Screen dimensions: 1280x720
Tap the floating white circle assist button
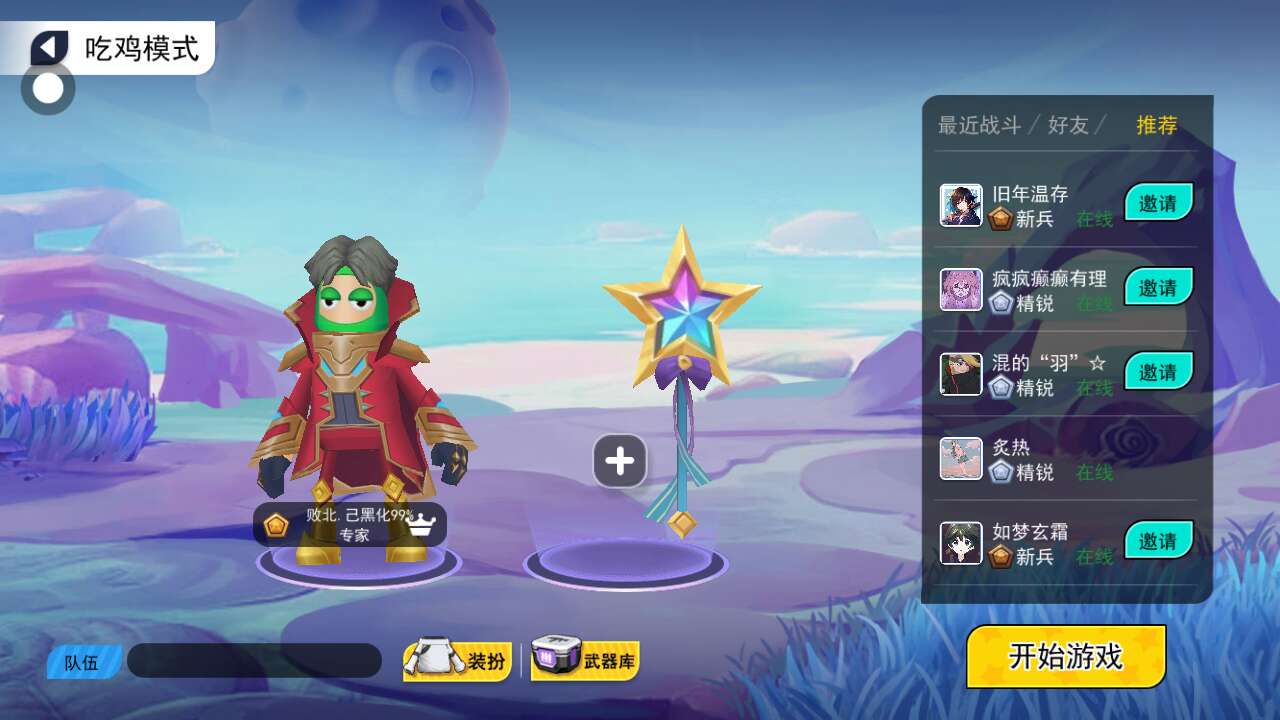coord(48,88)
